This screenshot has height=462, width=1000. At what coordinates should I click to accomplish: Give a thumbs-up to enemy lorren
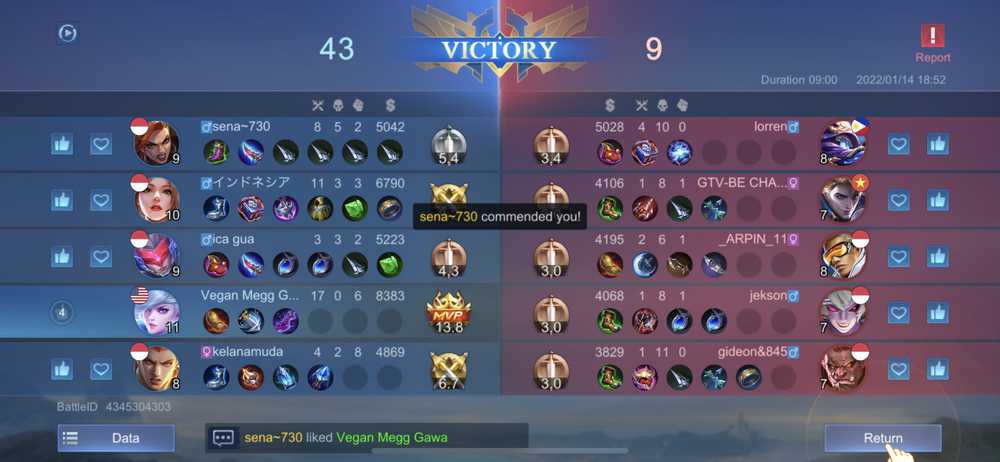pyautogui.click(x=937, y=144)
